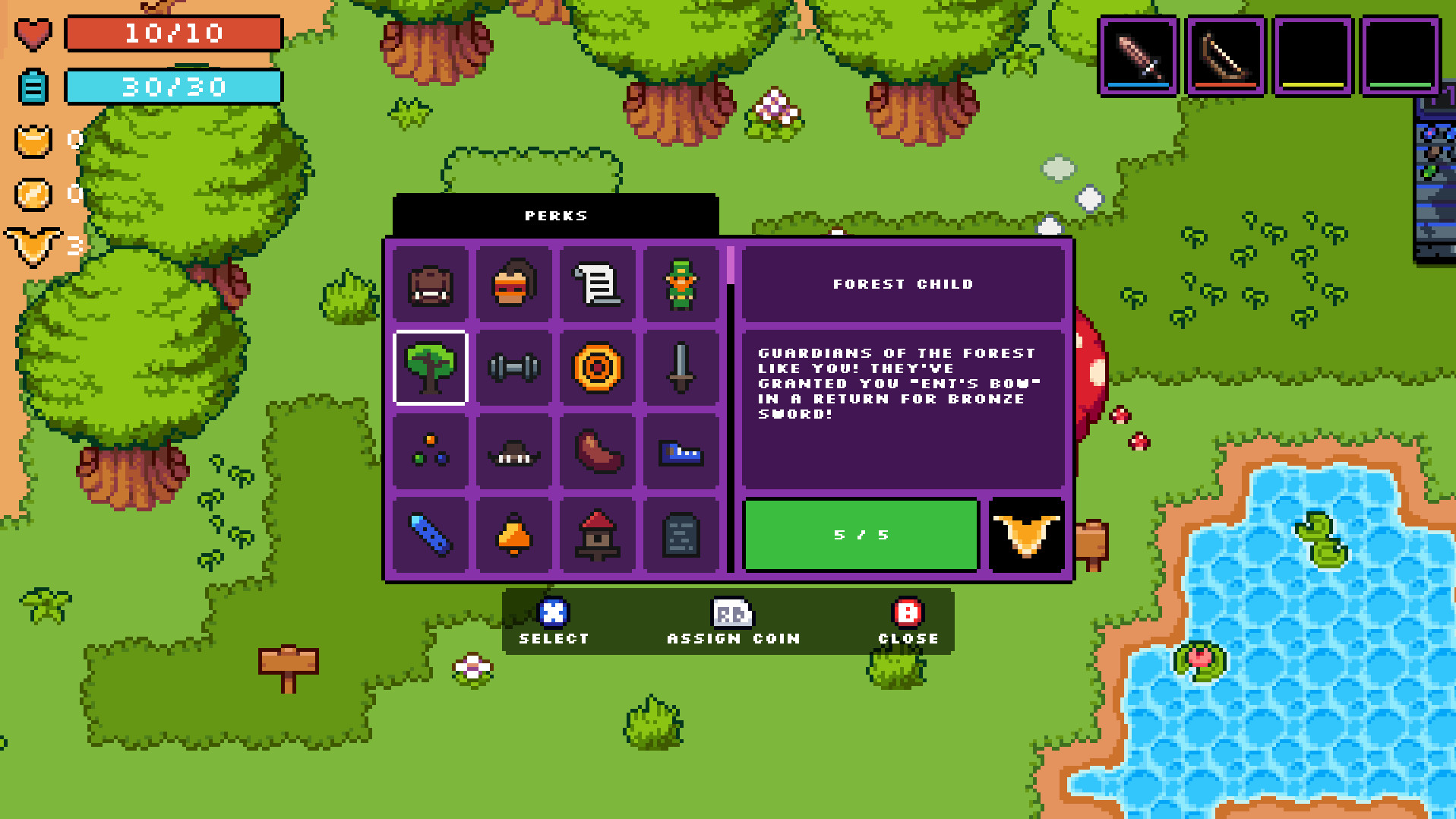Select the orange target perk icon
Screen dimensions: 1456x819
pyautogui.click(x=597, y=367)
